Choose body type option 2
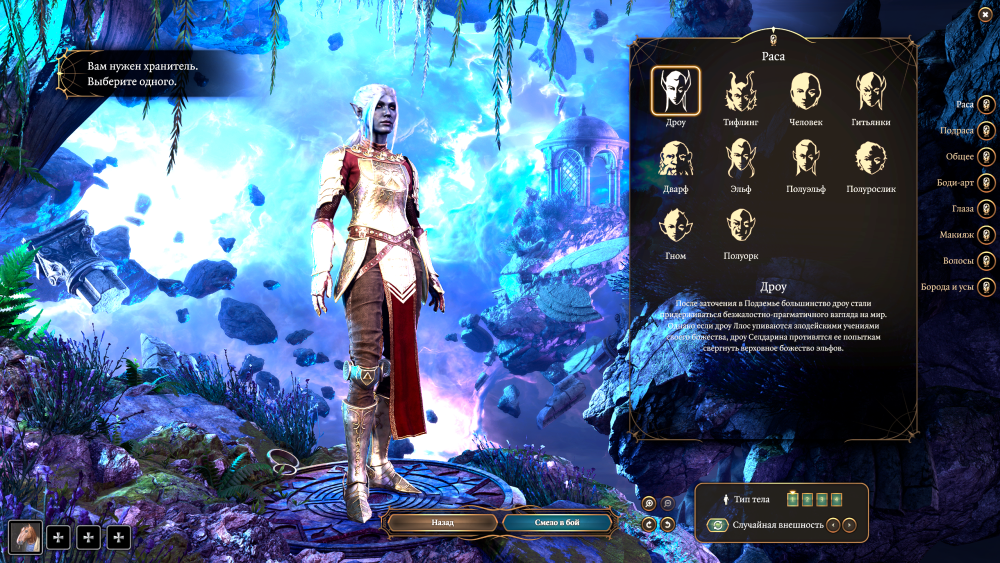The width and height of the screenshot is (1000, 563). 806,498
